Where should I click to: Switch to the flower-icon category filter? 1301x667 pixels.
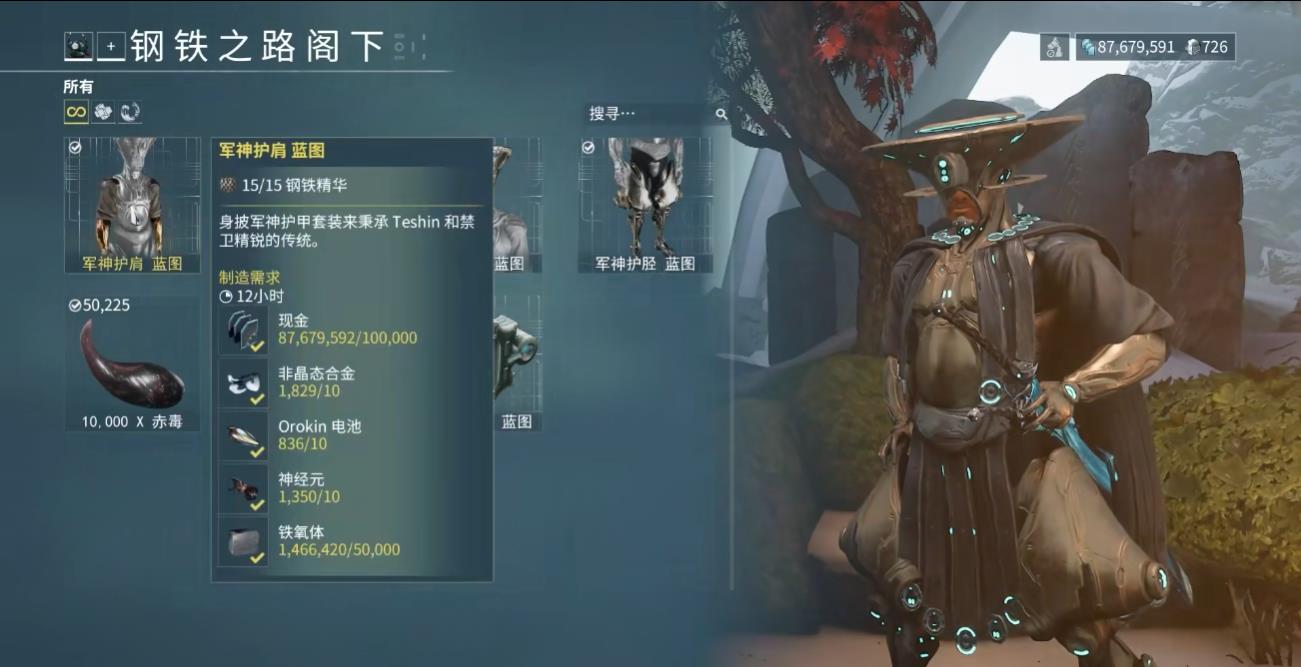[103, 112]
